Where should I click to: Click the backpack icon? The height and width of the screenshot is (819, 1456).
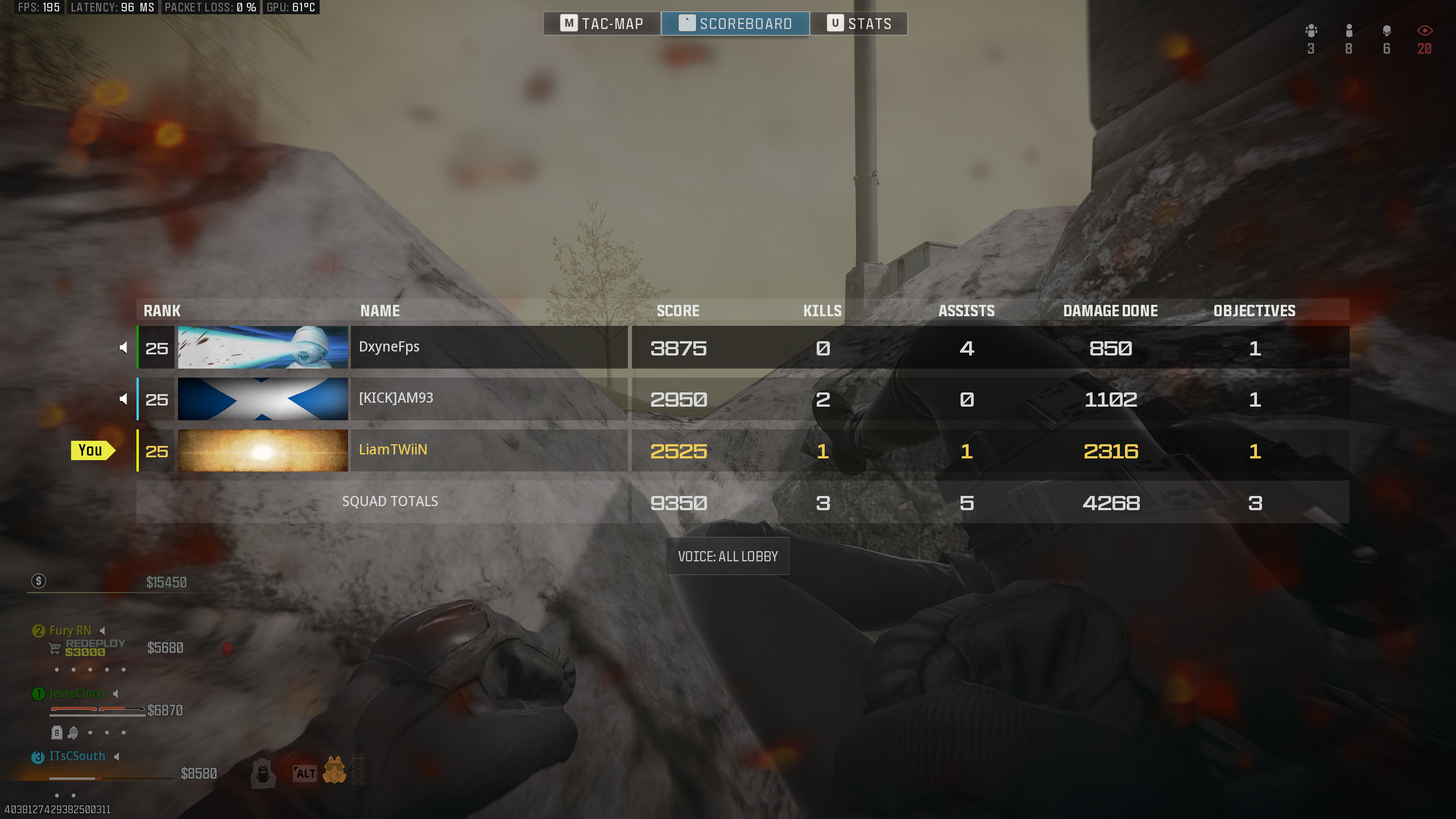coord(263,773)
